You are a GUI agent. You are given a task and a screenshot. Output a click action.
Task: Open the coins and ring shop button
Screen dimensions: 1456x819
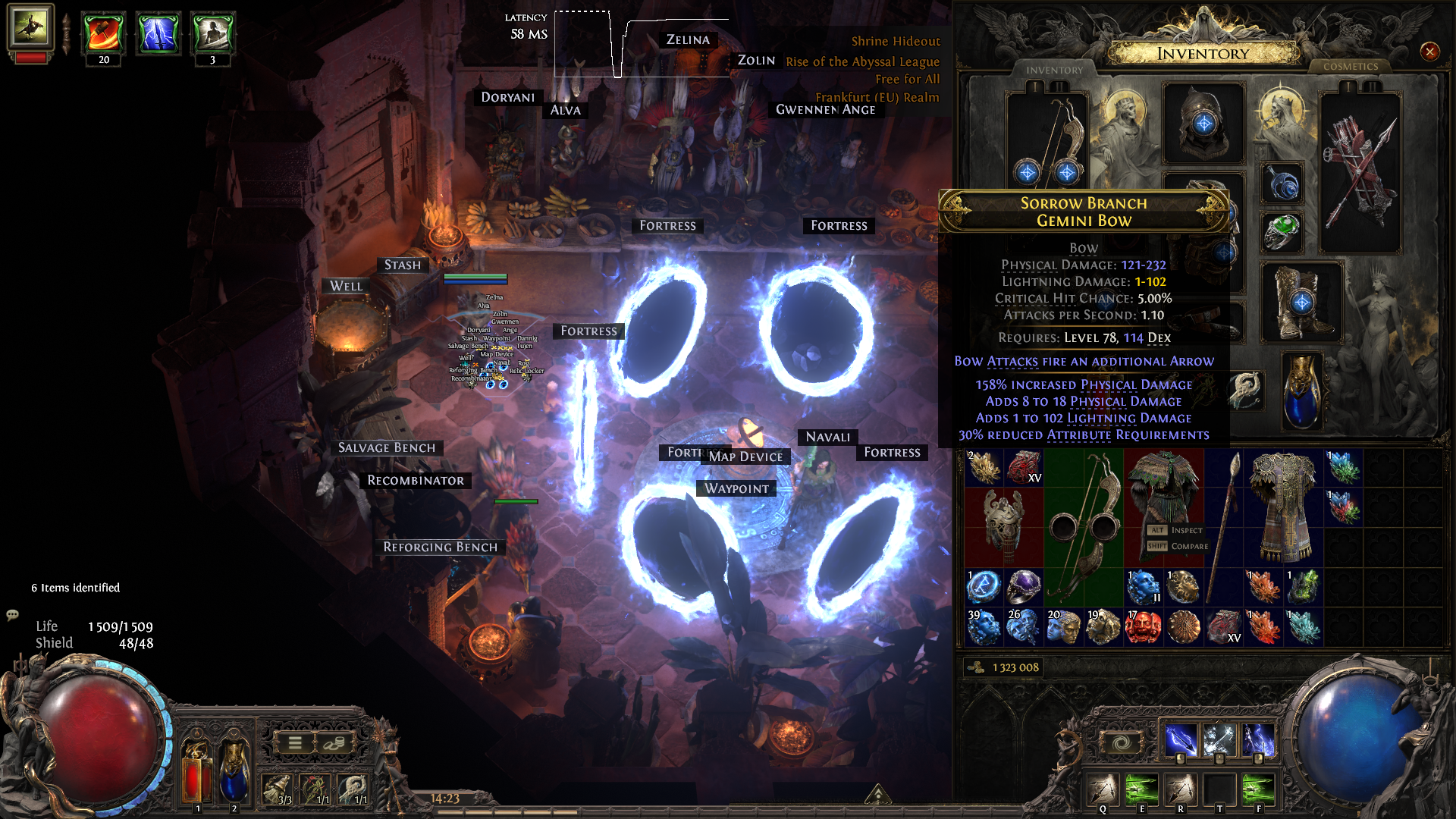click(x=334, y=743)
